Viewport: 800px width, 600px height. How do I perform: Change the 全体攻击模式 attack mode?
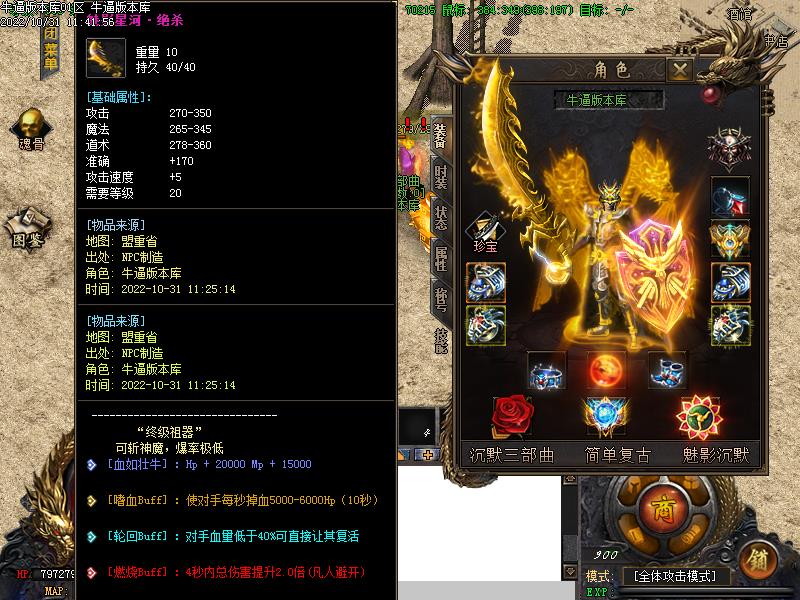(x=676, y=577)
